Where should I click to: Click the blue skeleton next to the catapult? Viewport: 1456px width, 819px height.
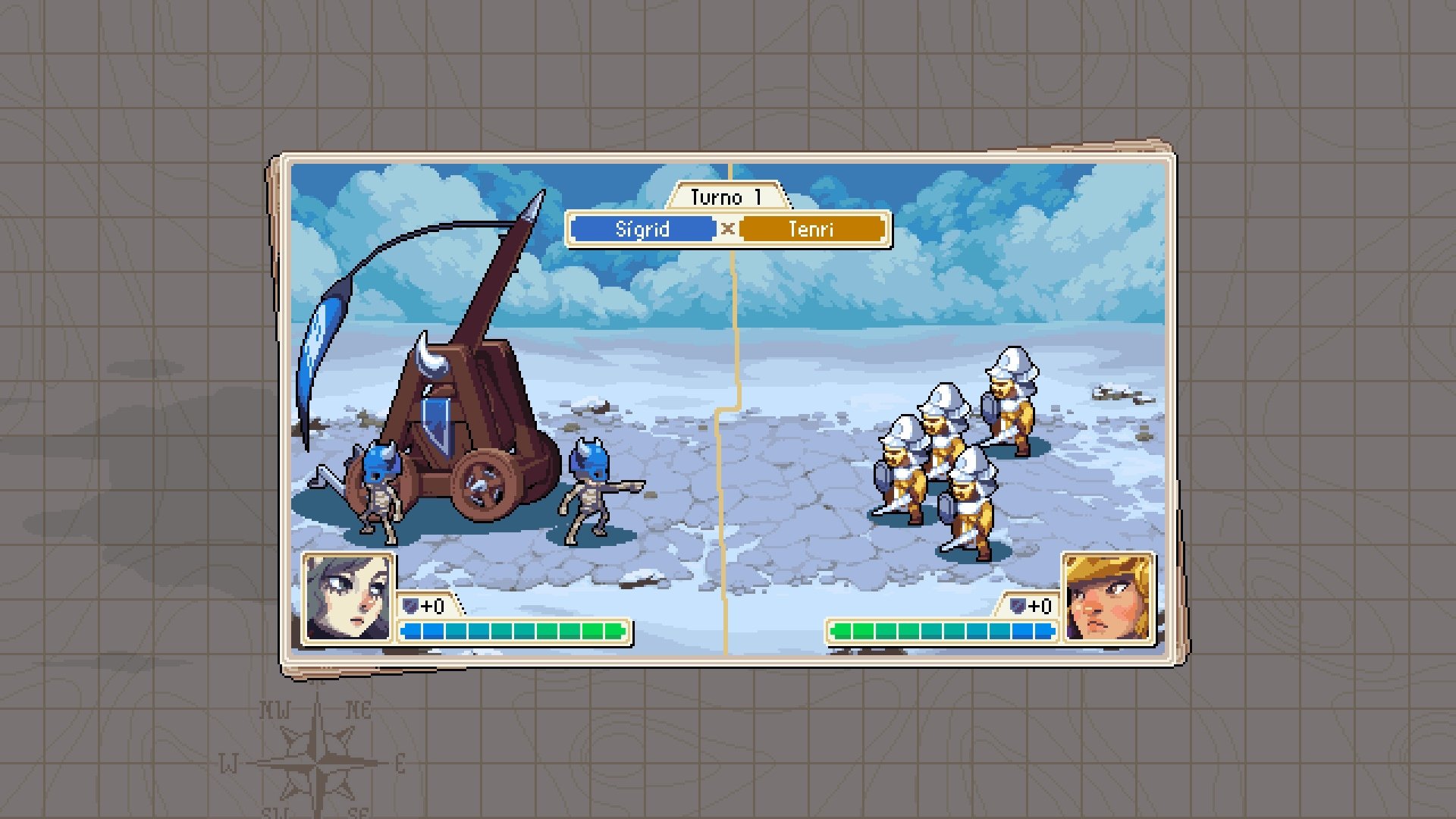point(379,485)
